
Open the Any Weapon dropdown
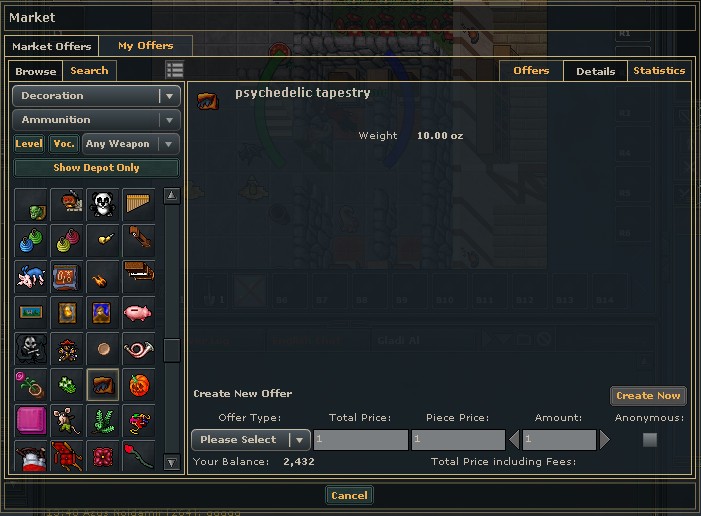(131, 144)
